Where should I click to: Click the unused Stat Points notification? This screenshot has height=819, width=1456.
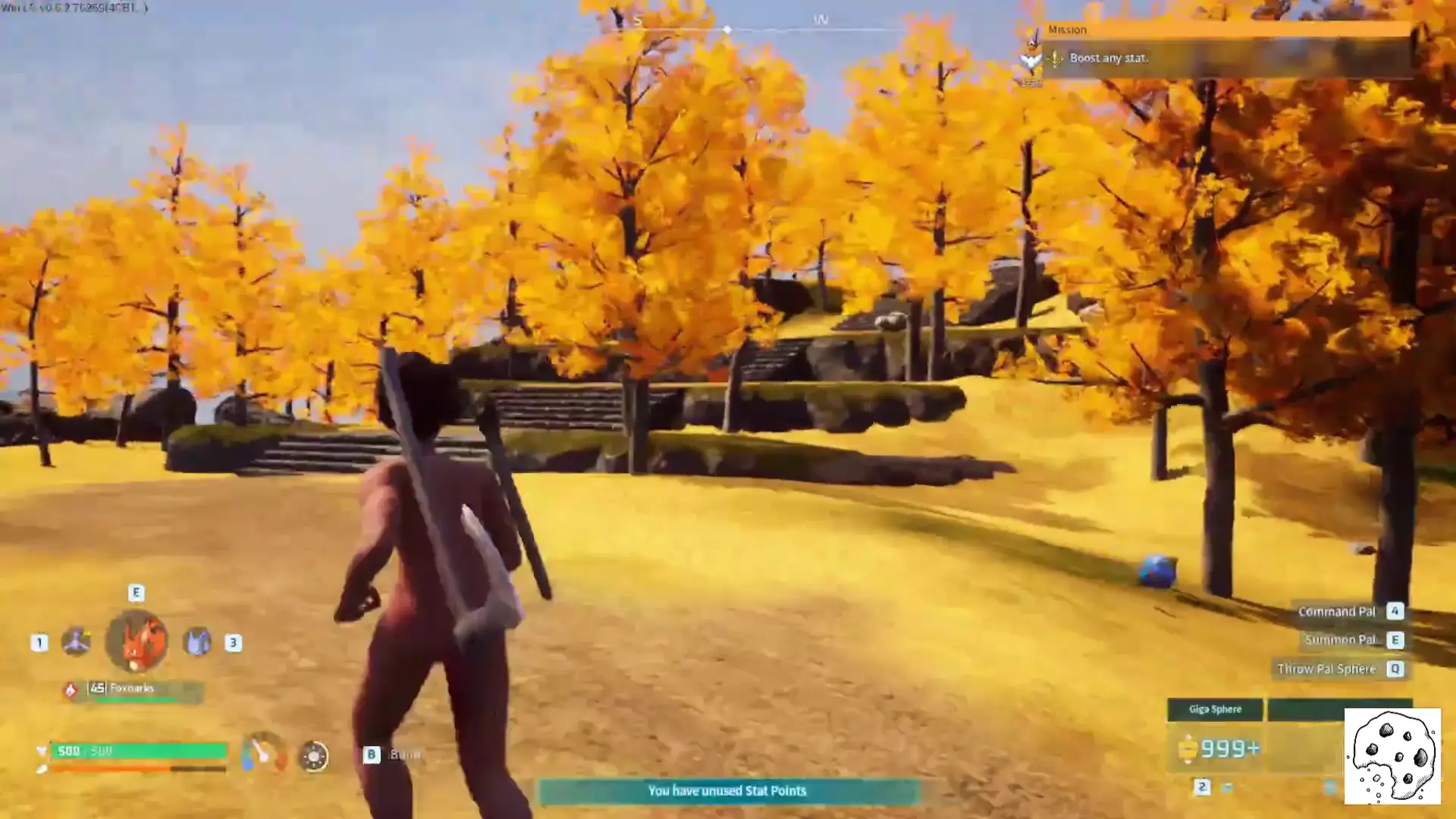[727, 791]
